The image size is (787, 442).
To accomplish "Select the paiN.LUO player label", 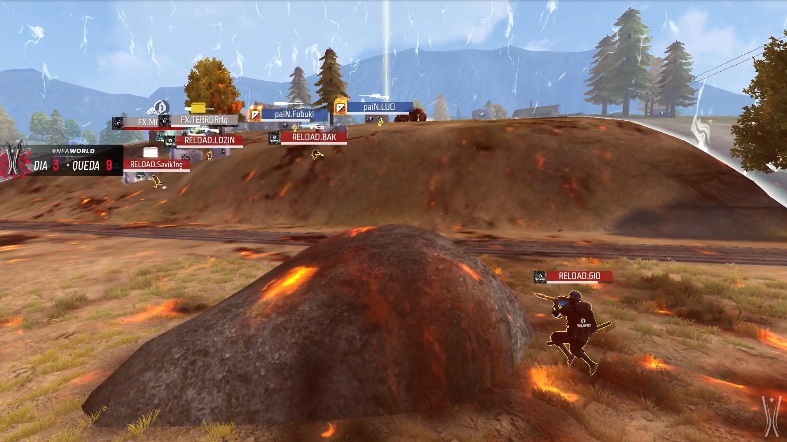I will (379, 106).
